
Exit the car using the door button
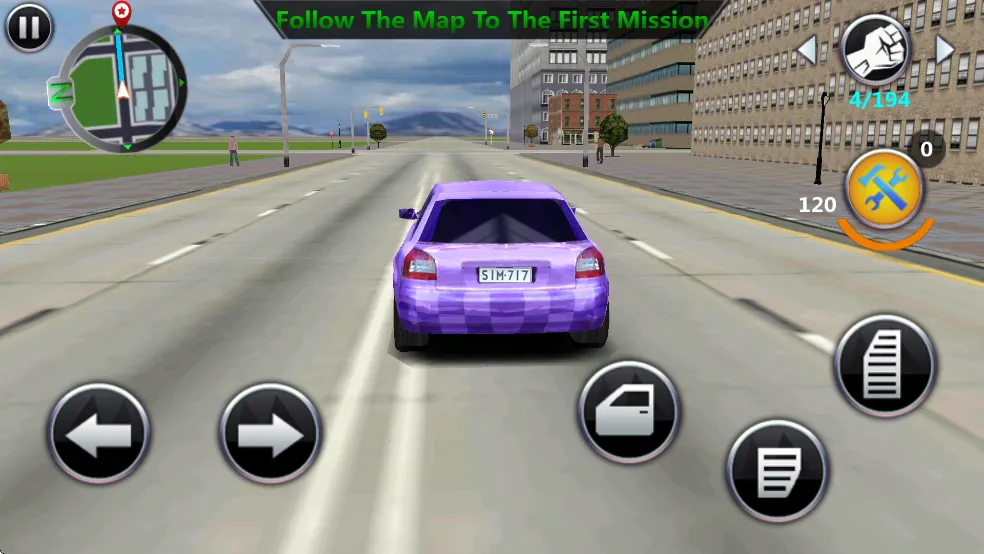tap(628, 412)
